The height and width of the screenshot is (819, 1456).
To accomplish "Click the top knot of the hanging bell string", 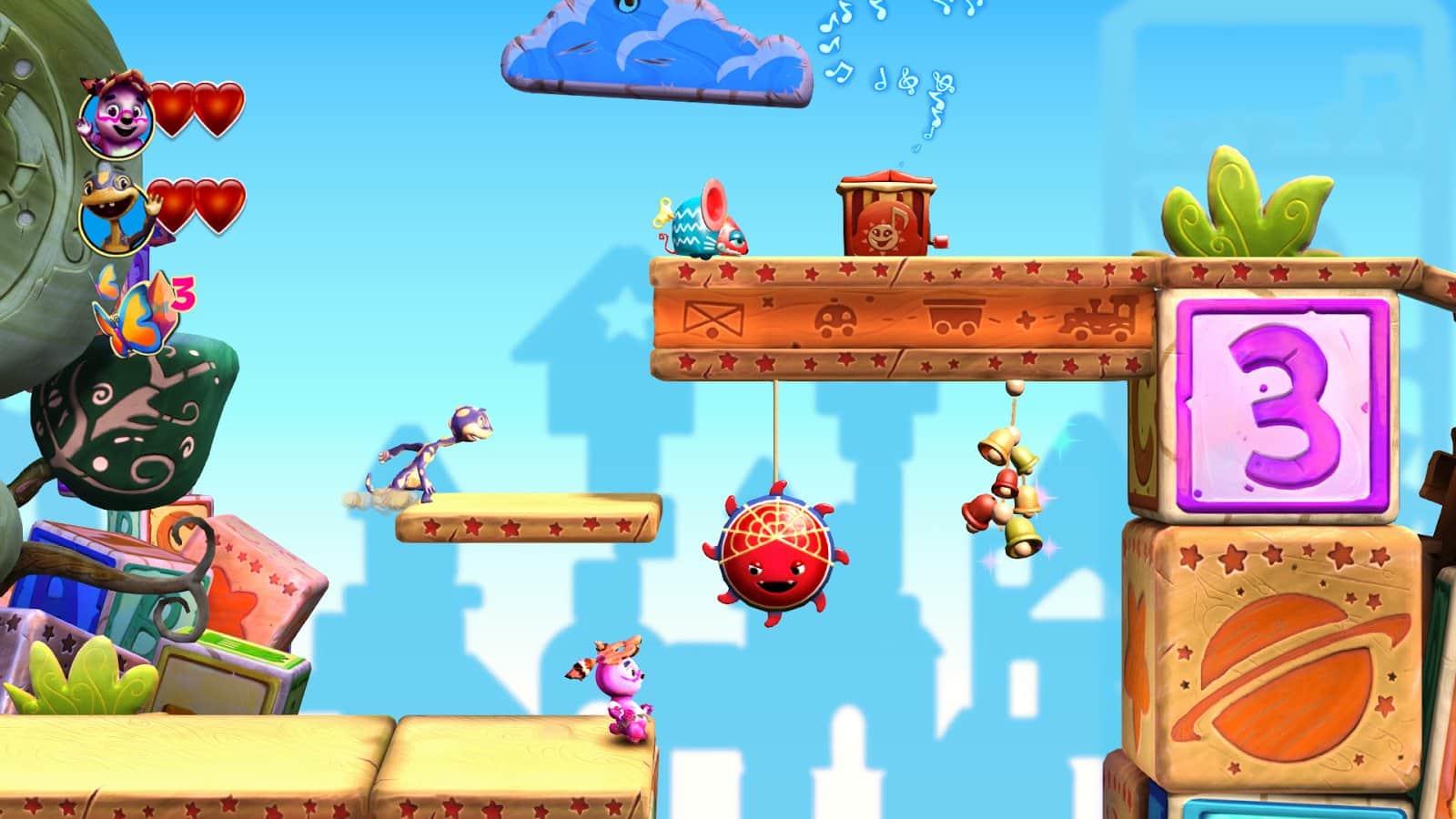I will point(1015,388).
